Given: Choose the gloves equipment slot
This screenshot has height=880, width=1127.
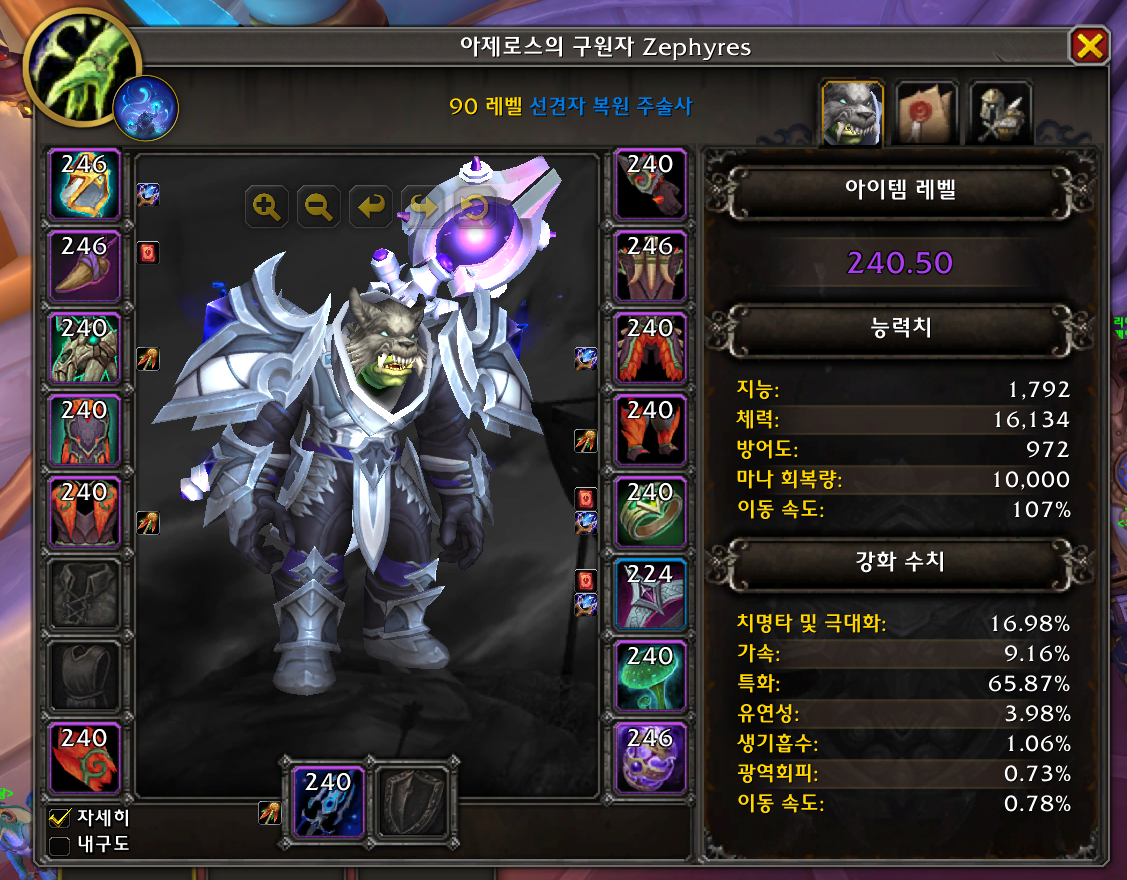Looking at the screenshot, I should tap(650, 185).
